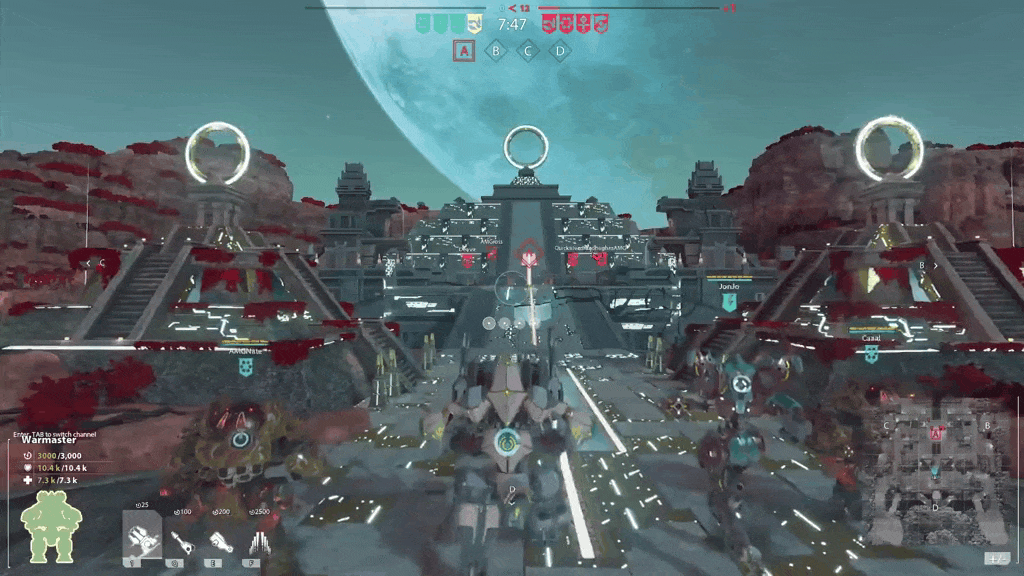The width and height of the screenshot is (1024, 576).
Task: Select capture point A indicator at top
Action: [462, 50]
